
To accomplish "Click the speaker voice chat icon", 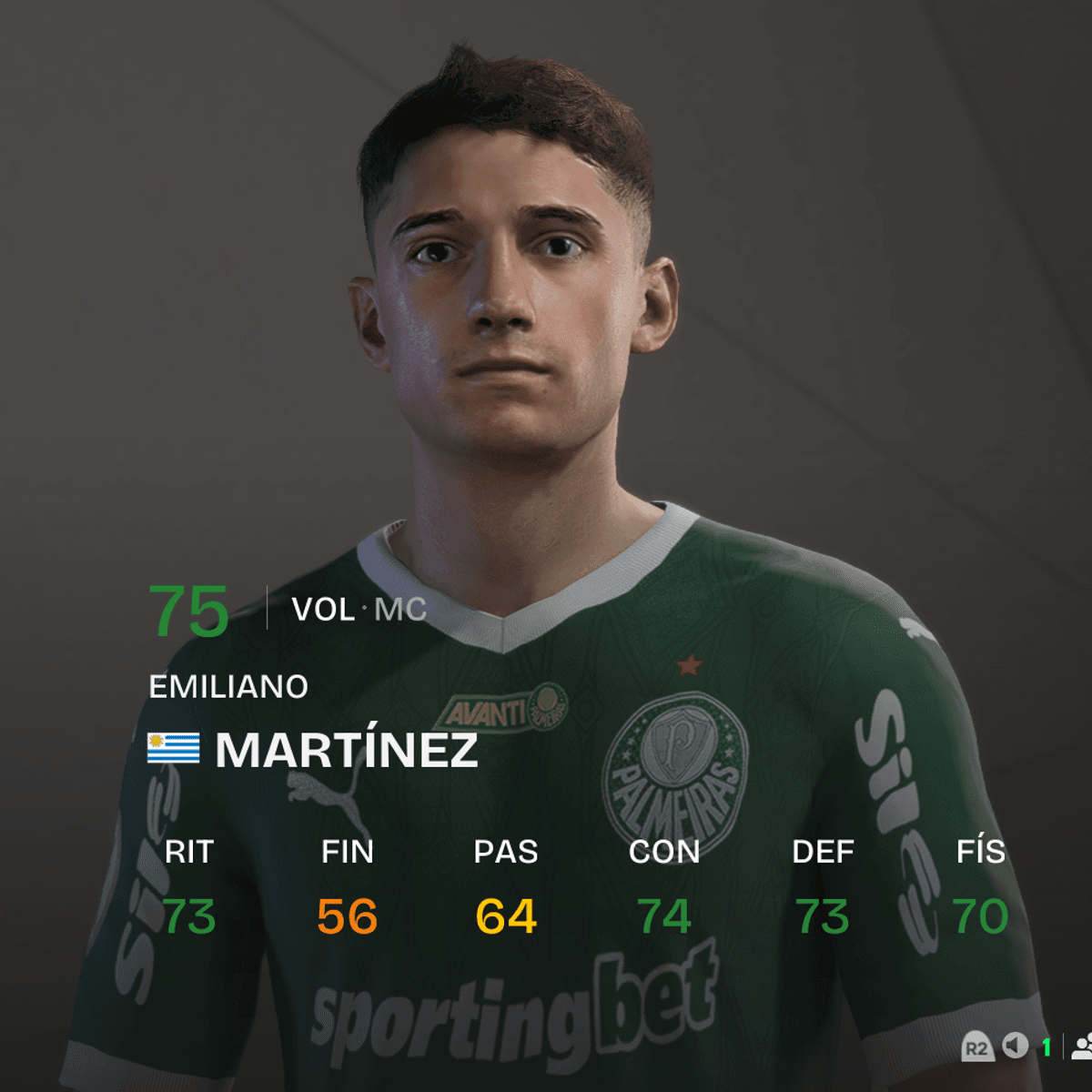I will [x=1016, y=1046].
